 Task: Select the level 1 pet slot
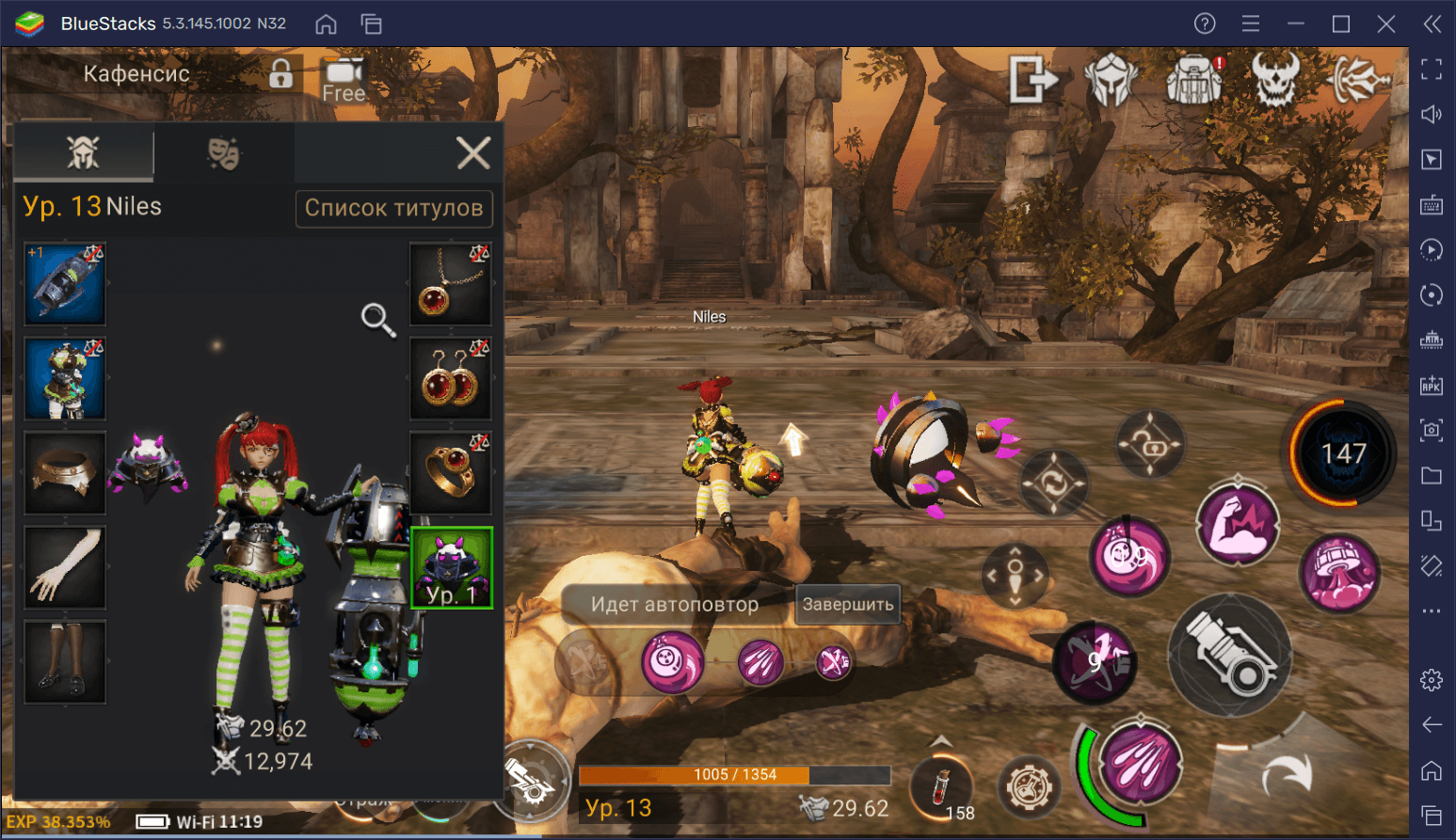451,567
